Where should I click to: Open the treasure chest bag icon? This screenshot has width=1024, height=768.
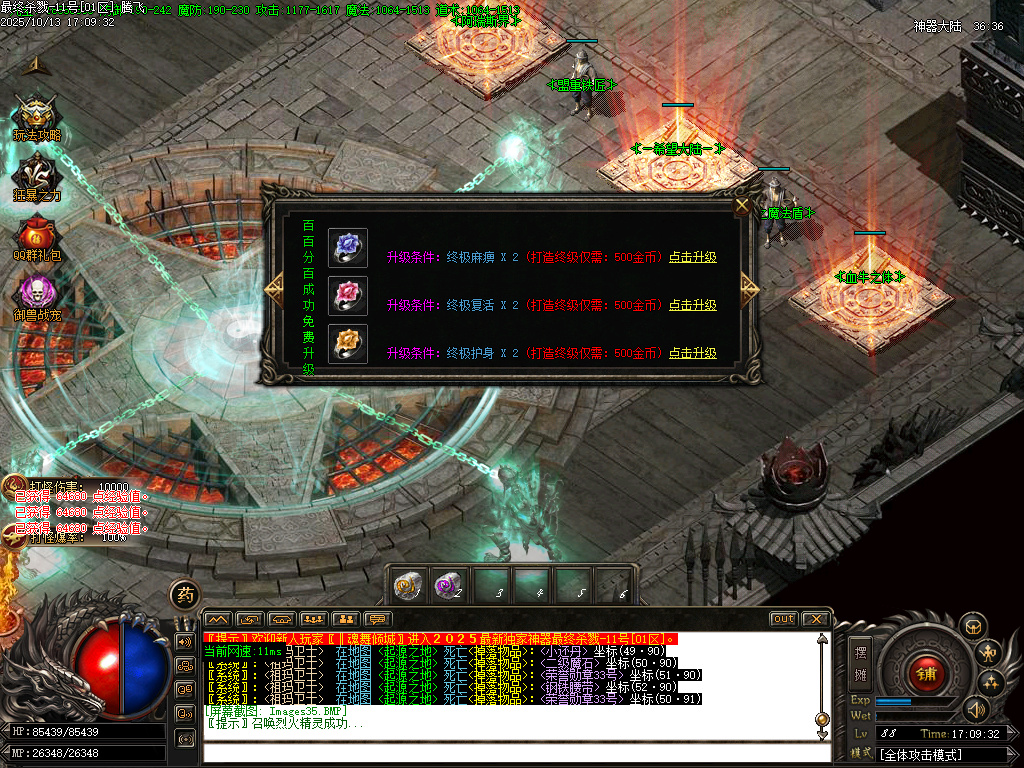974,626
